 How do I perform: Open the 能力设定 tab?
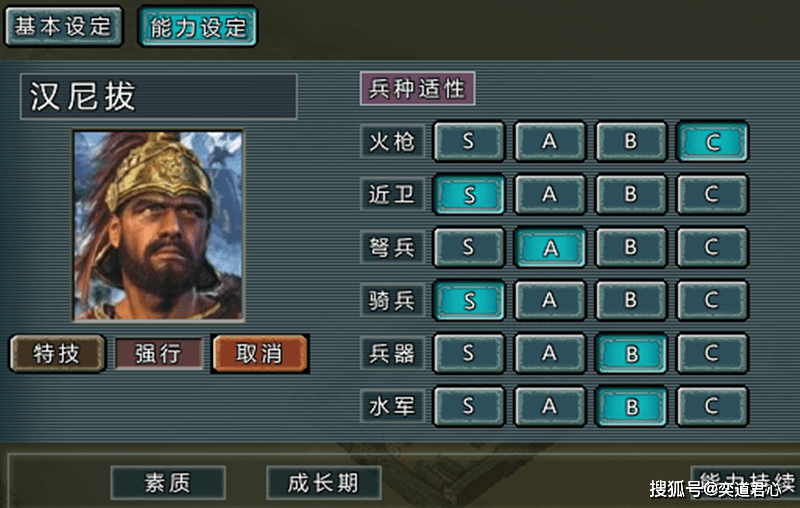click(x=197, y=27)
